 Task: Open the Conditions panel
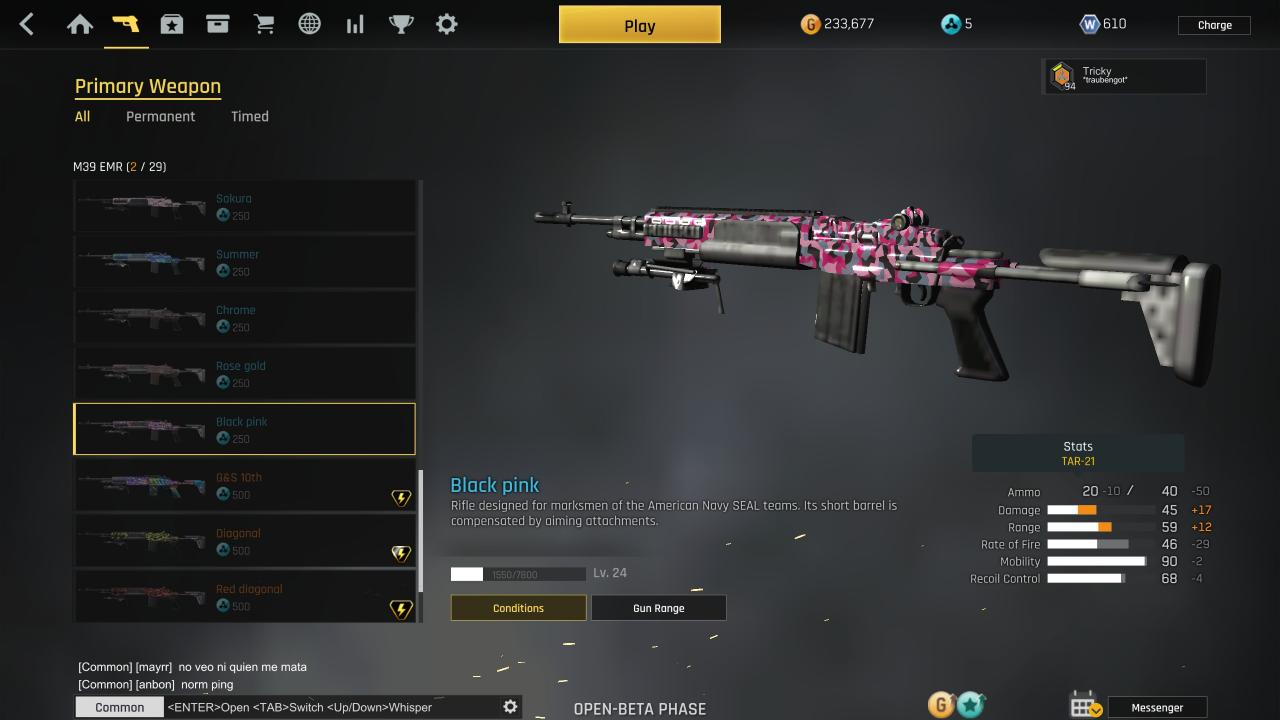pyautogui.click(x=518, y=608)
